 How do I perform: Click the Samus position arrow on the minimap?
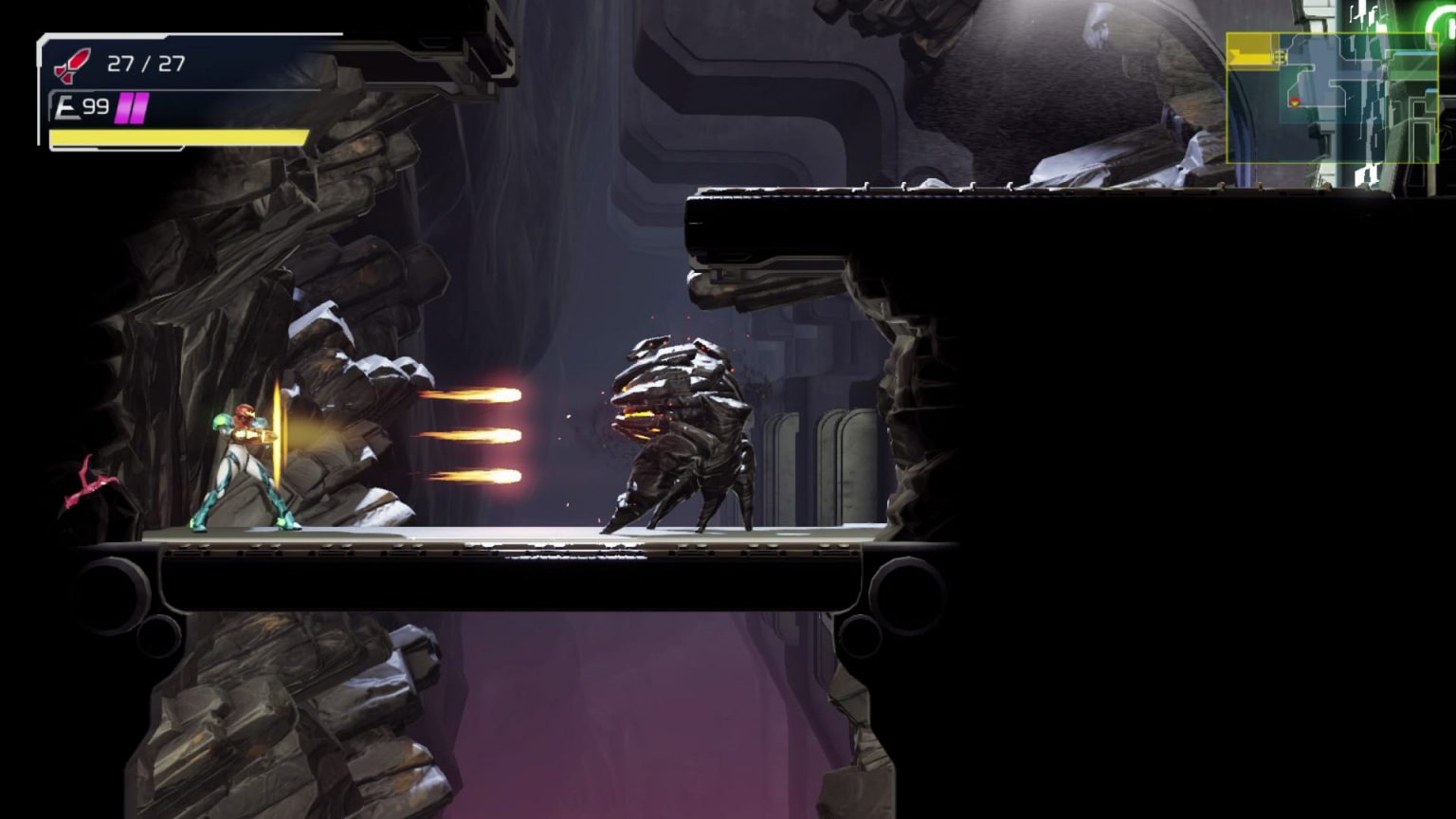(x=1296, y=101)
